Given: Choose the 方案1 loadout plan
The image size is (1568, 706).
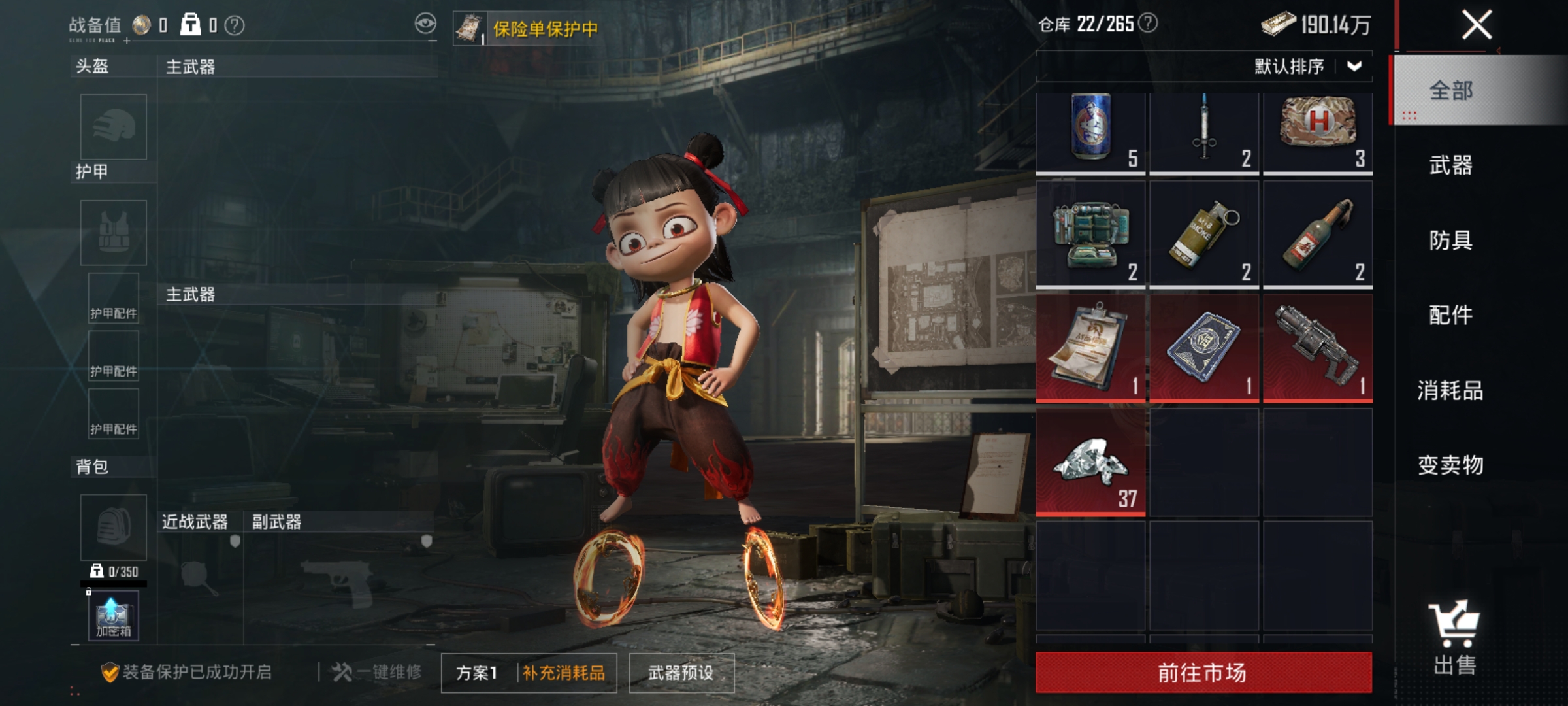Looking at the screenshot, I should click(477, 673).
